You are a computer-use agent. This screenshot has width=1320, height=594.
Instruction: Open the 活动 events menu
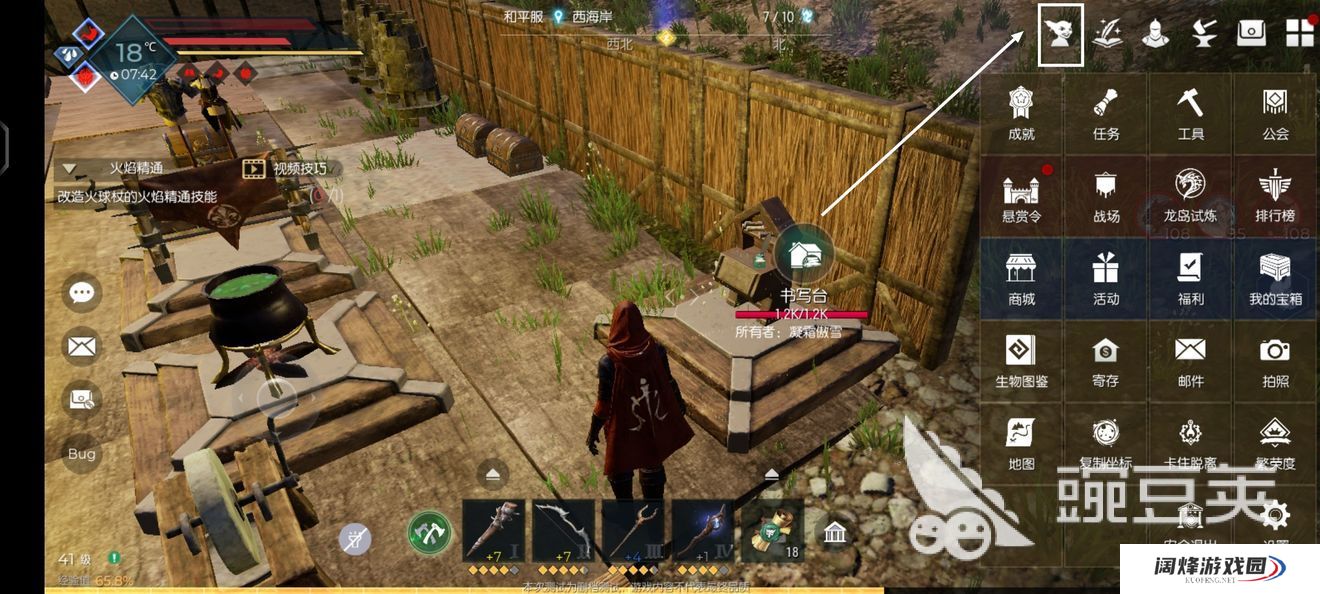pyautogui.click(x=1106, y=279)
